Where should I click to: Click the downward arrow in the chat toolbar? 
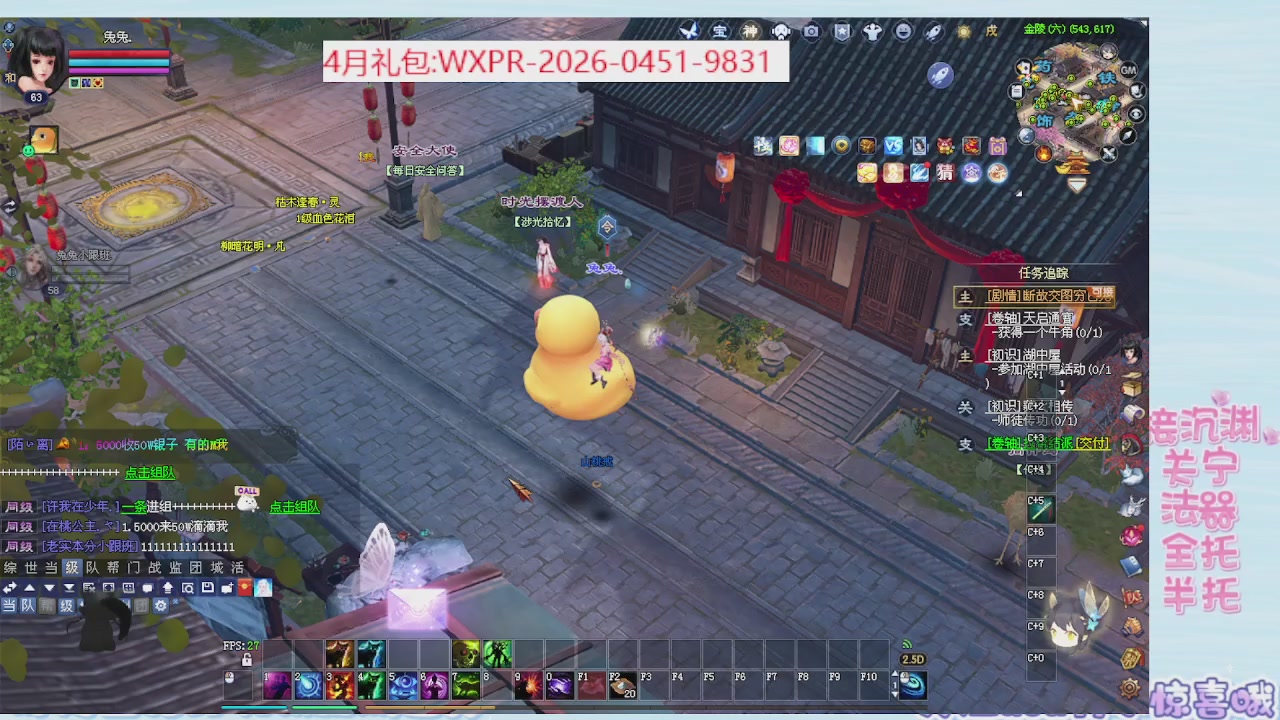(49, 589)
